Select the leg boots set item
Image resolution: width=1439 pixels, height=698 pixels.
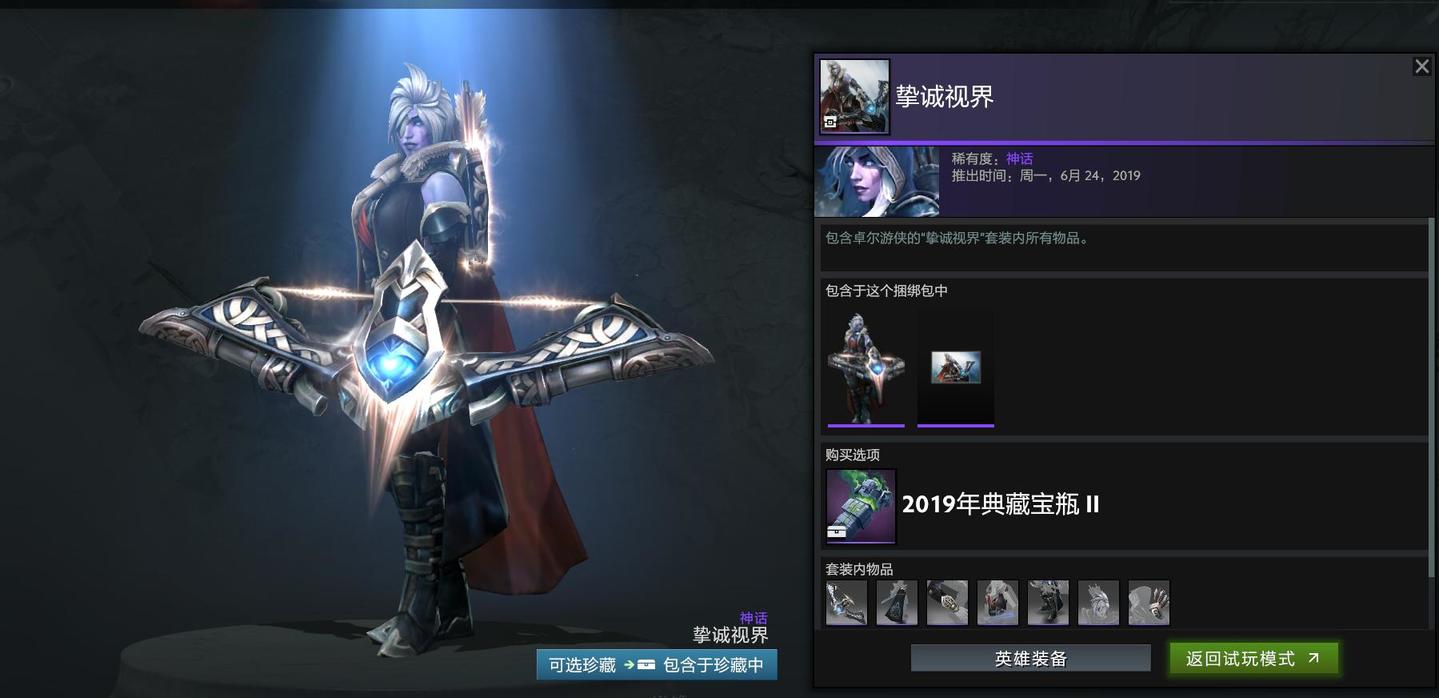coord(1048,603)
